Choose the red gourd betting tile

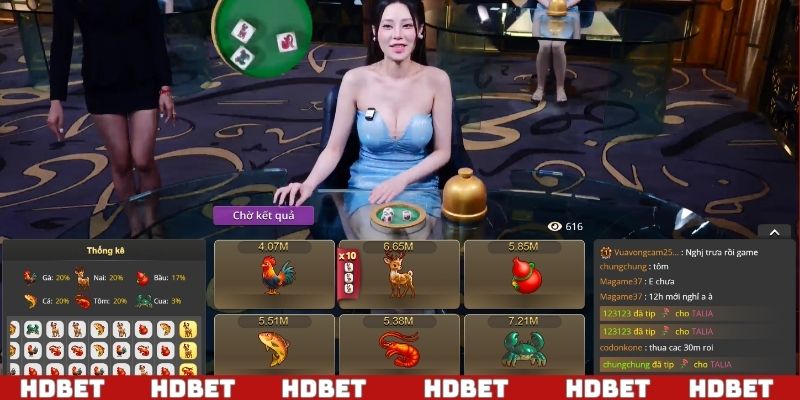523,274
